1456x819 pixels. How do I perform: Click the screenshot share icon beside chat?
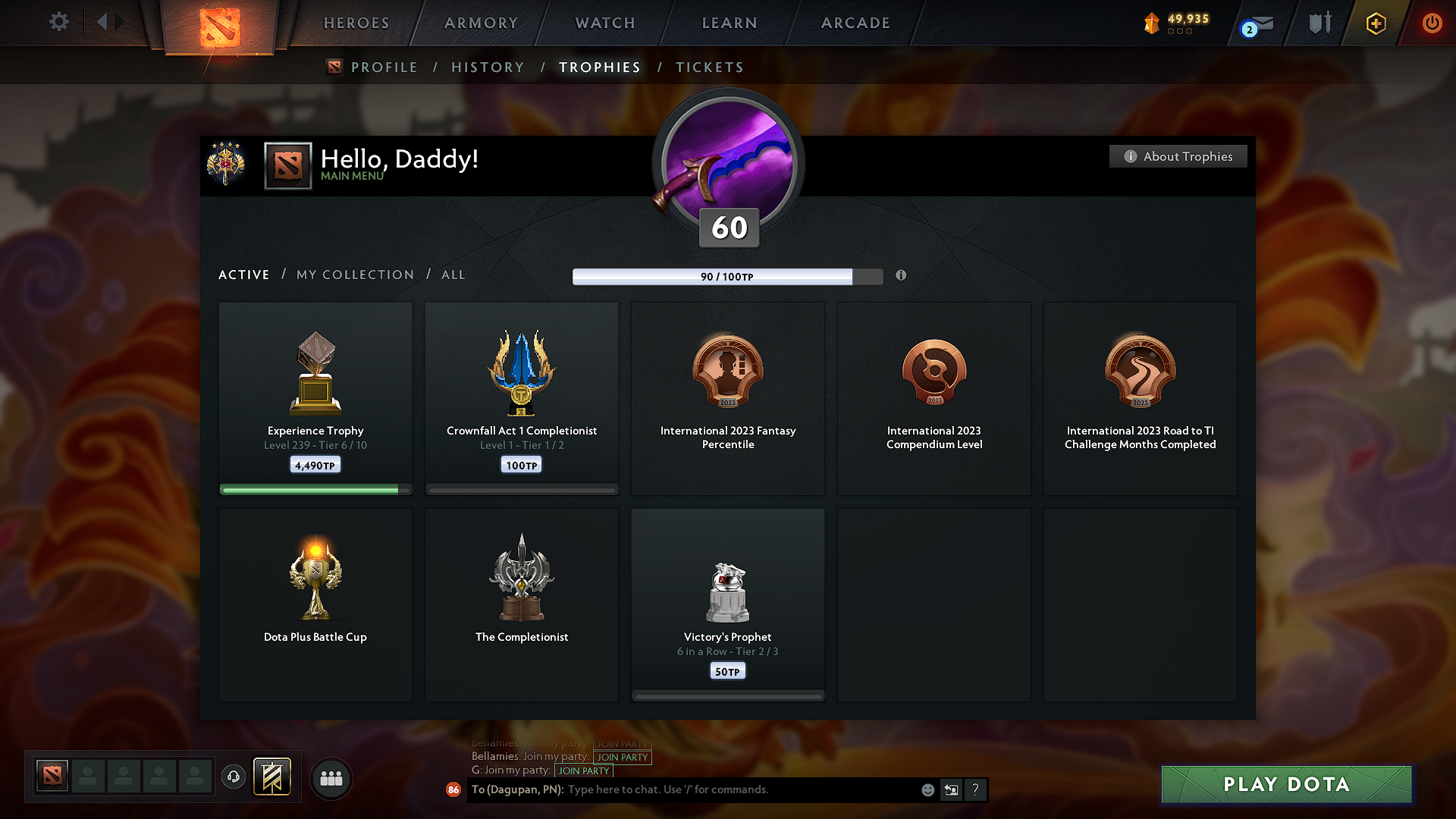point(952,789)
